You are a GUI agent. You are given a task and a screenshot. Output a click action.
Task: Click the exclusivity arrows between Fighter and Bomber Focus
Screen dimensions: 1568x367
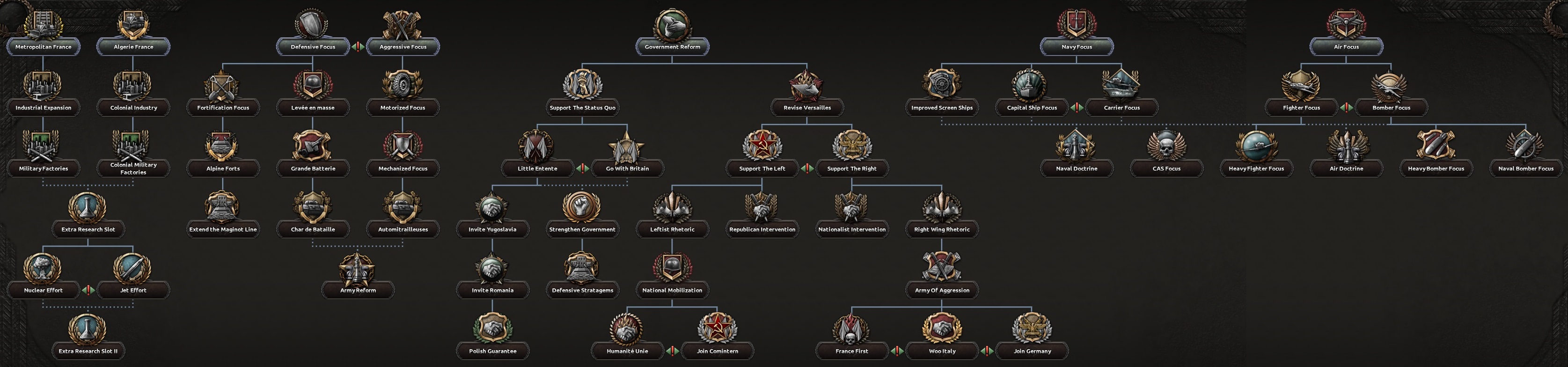click(x=1347, y=108)
